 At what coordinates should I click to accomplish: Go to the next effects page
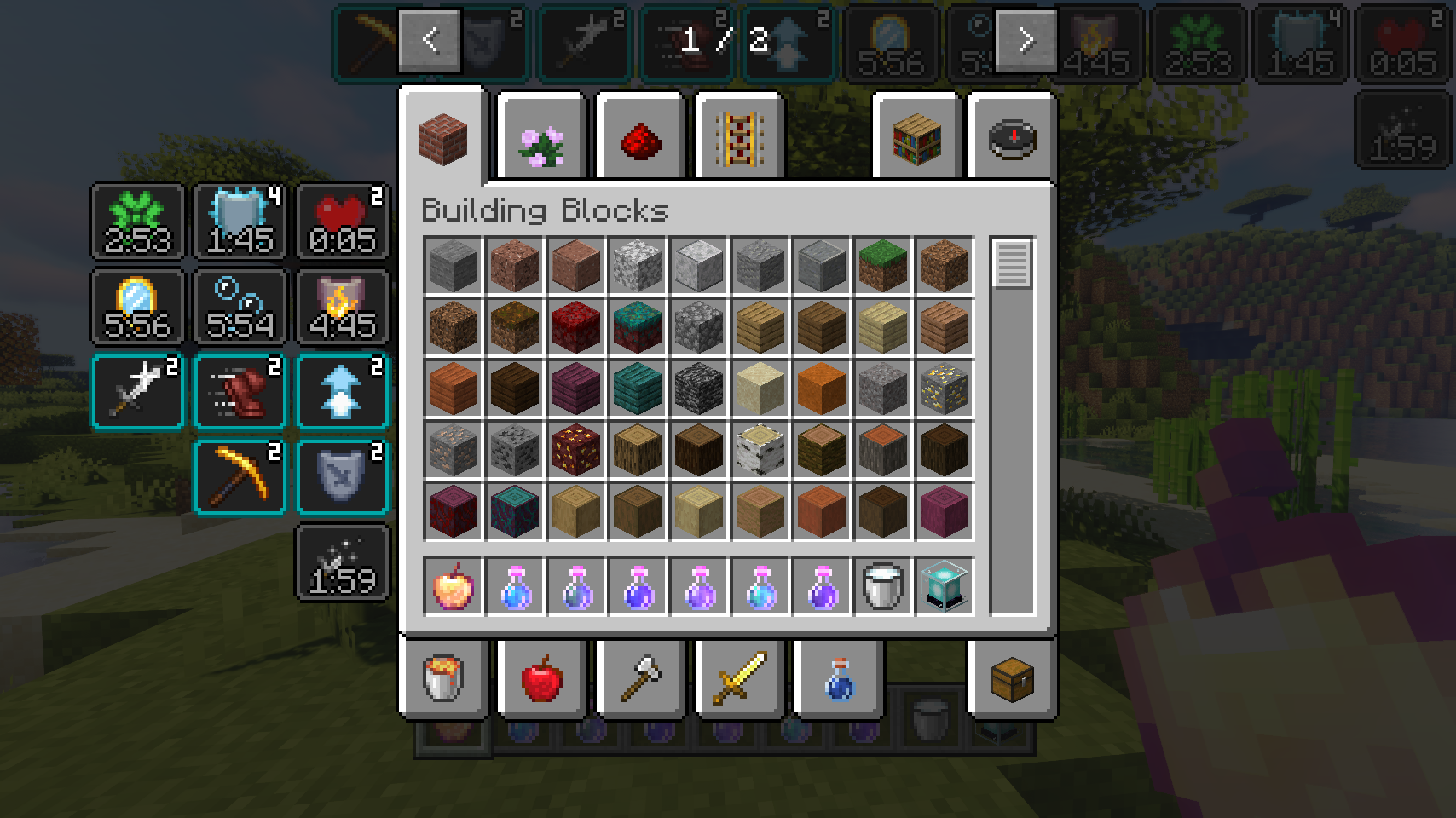coord(1026,40)
